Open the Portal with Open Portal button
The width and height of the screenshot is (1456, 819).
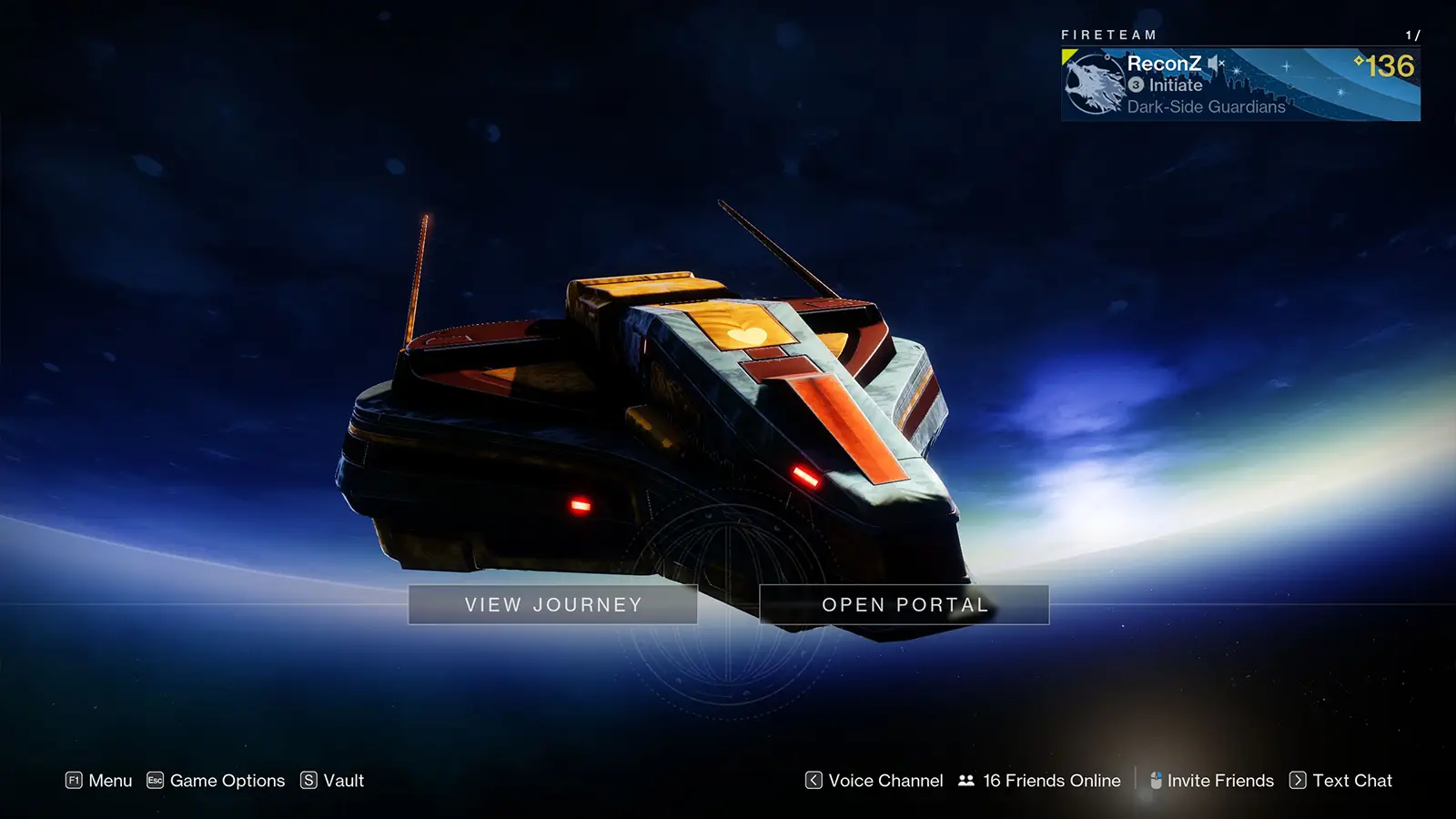[x=904, y=605]
